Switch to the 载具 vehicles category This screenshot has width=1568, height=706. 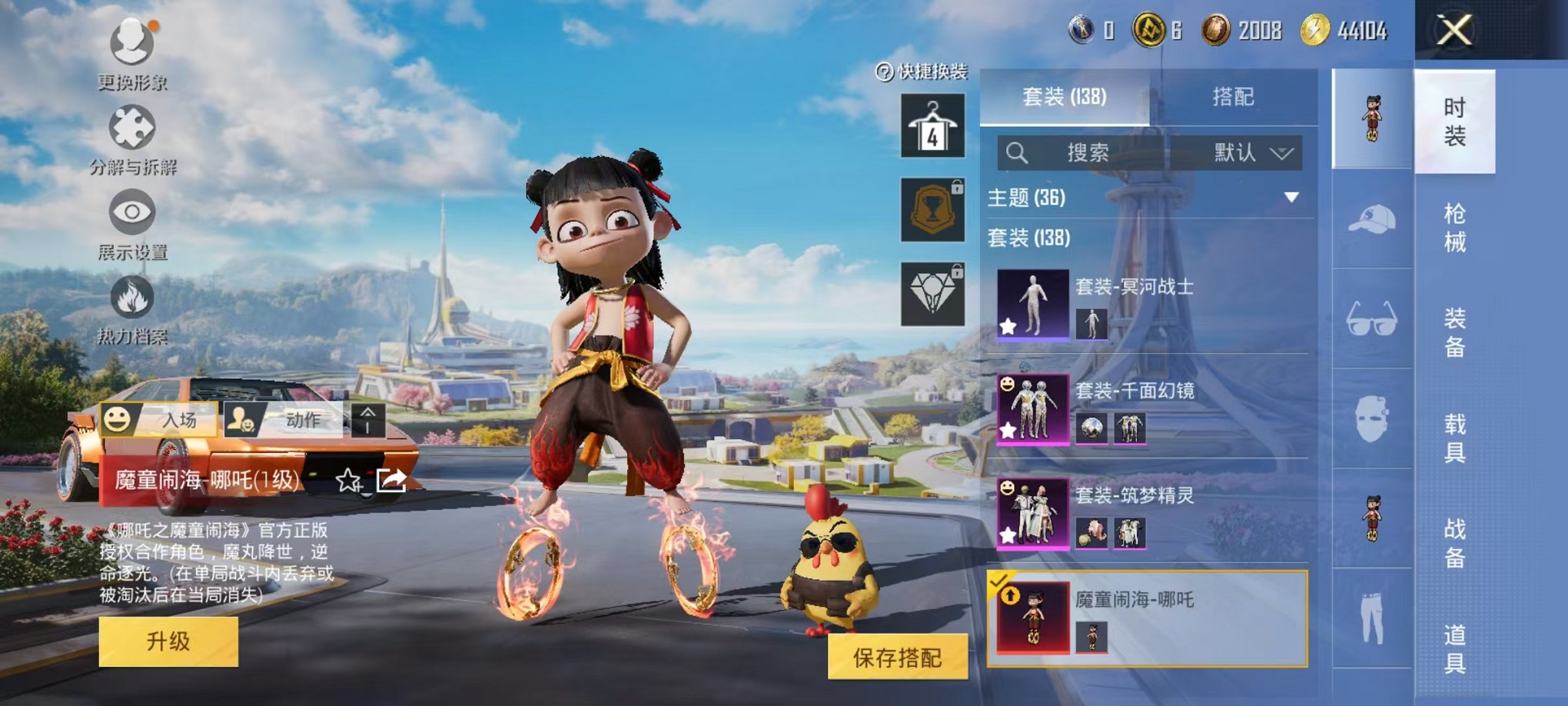click(x=1454, y=438)
